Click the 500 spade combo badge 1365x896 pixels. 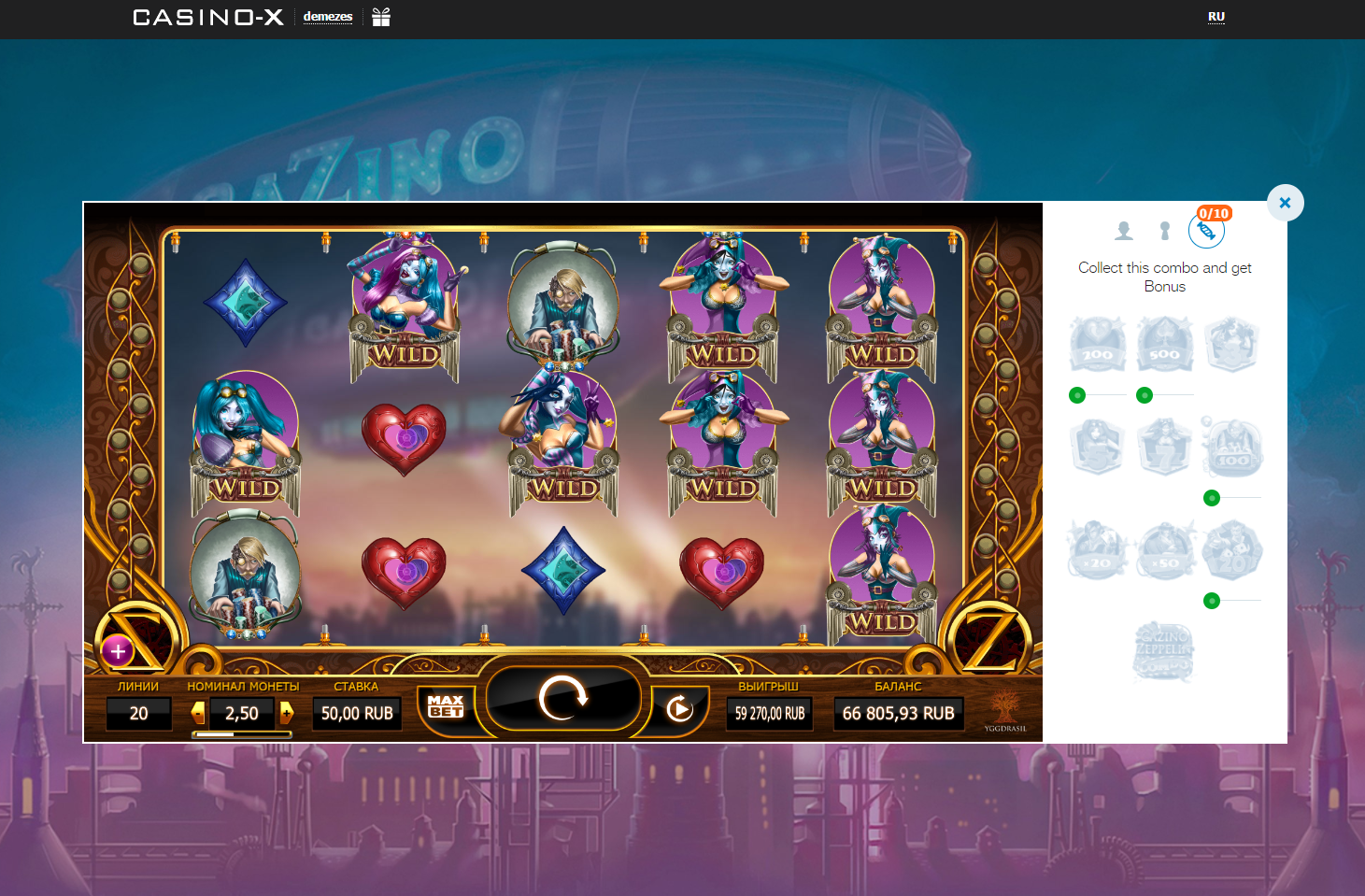tap(1164, 344)
